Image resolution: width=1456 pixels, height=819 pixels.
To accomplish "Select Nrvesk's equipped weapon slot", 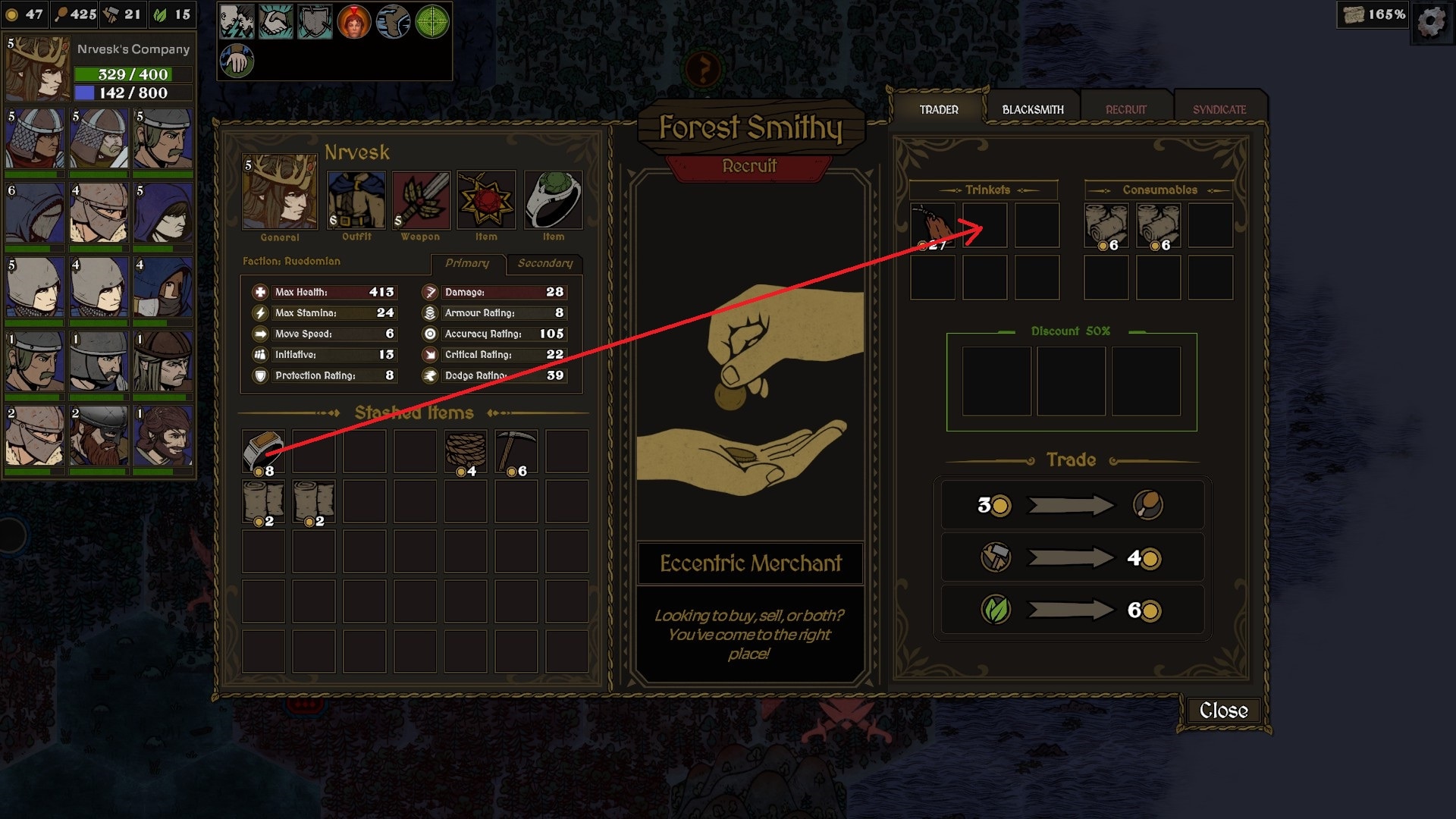I will pyautogui.click(x=421, y=200).
